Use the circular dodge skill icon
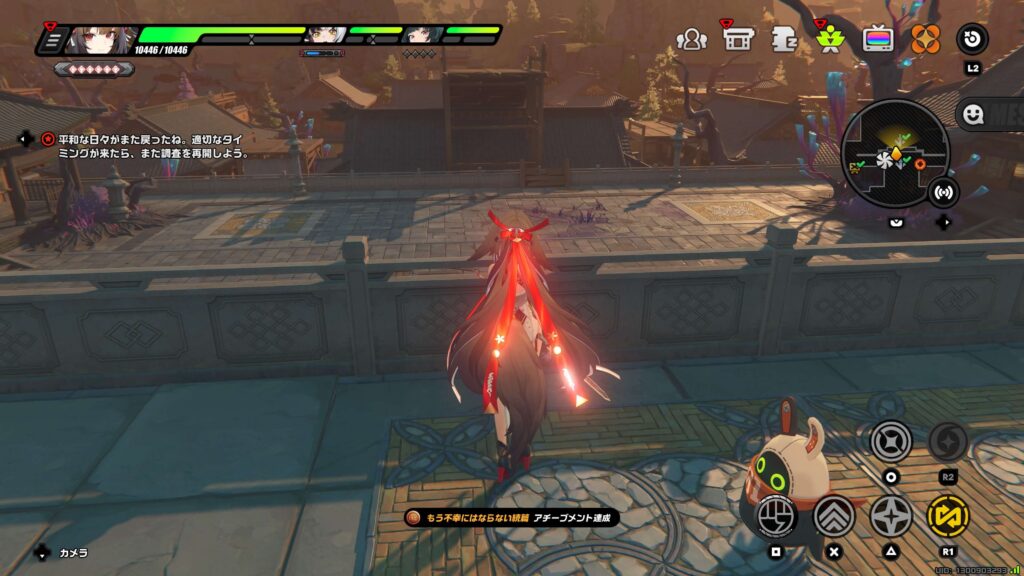The image size is (1024, 576). [890, 441]
